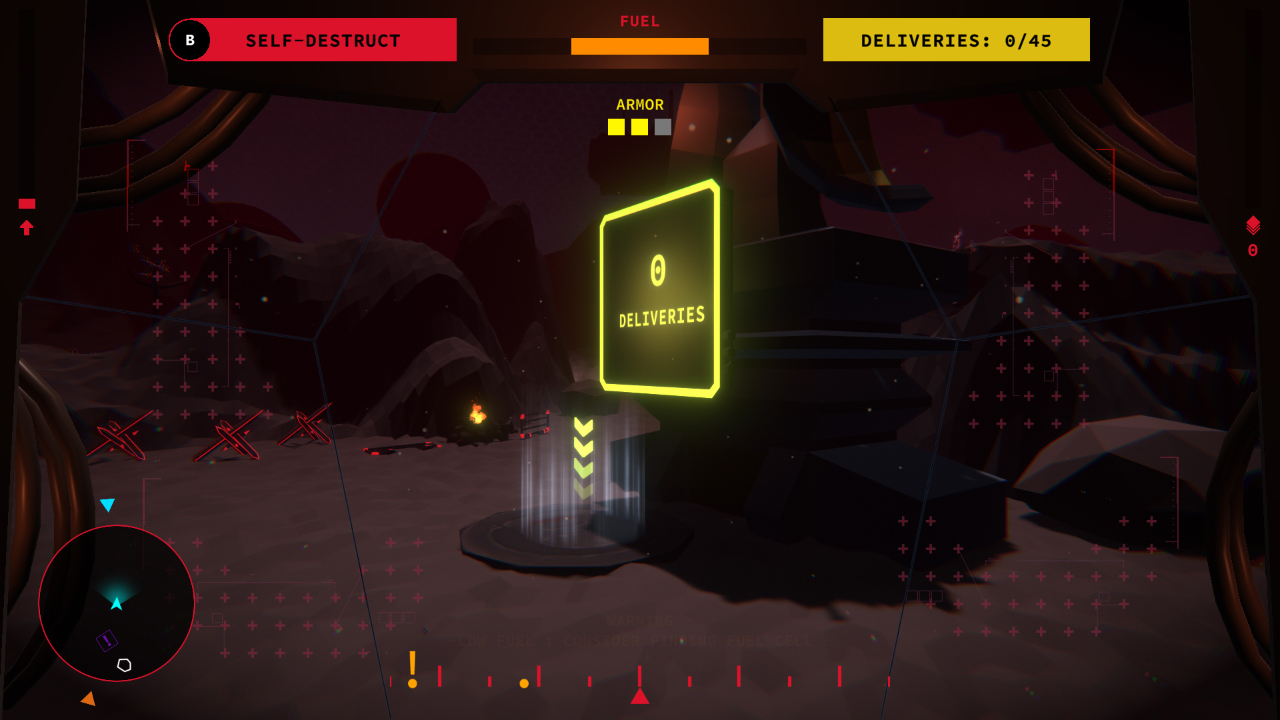This screenshot has height=720, width=1280.
Task: Click the cyan triangle above the minimap
Action: click(108, 505)
